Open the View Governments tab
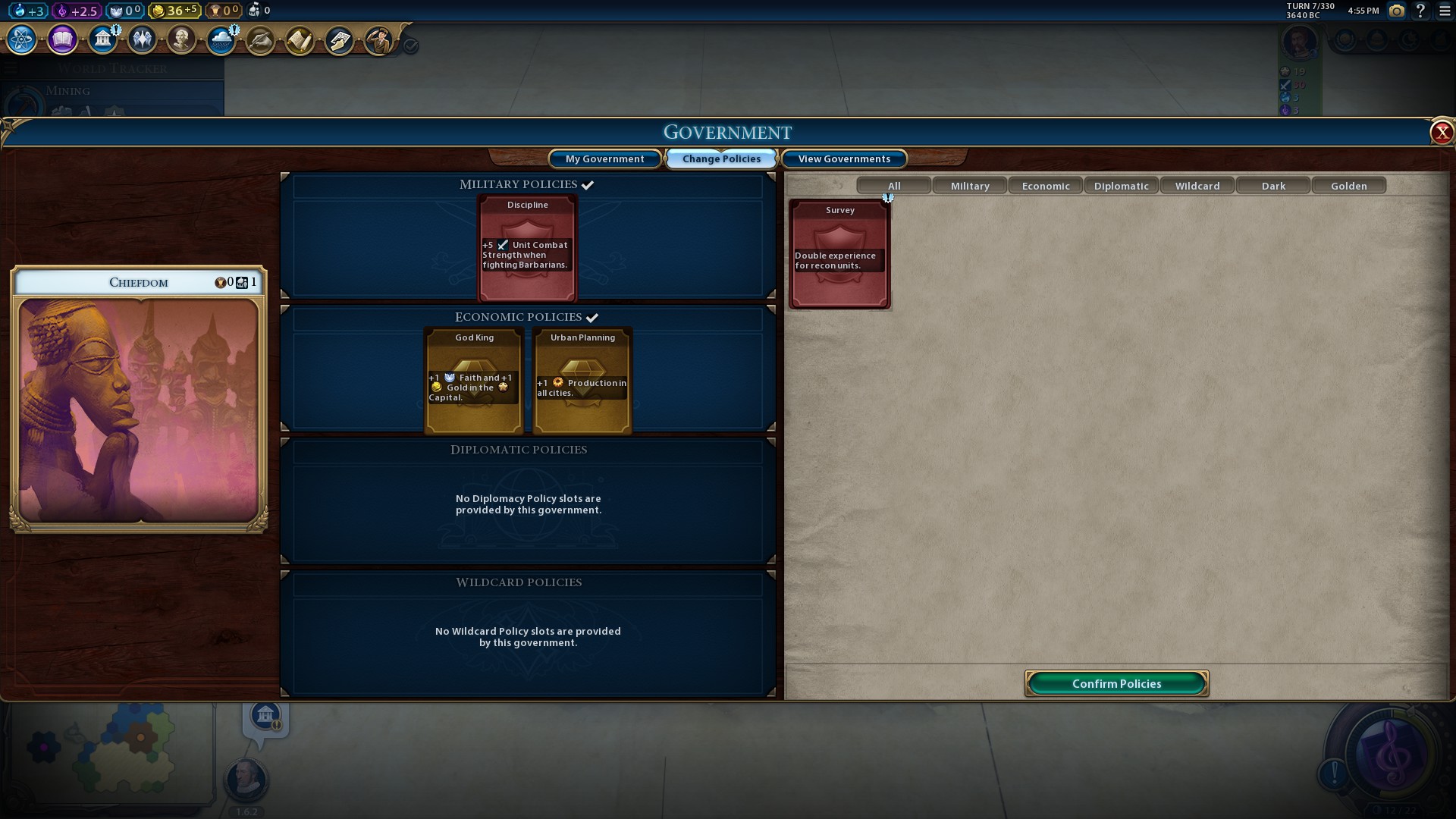 pyautogui.click(x=844, y=158)
